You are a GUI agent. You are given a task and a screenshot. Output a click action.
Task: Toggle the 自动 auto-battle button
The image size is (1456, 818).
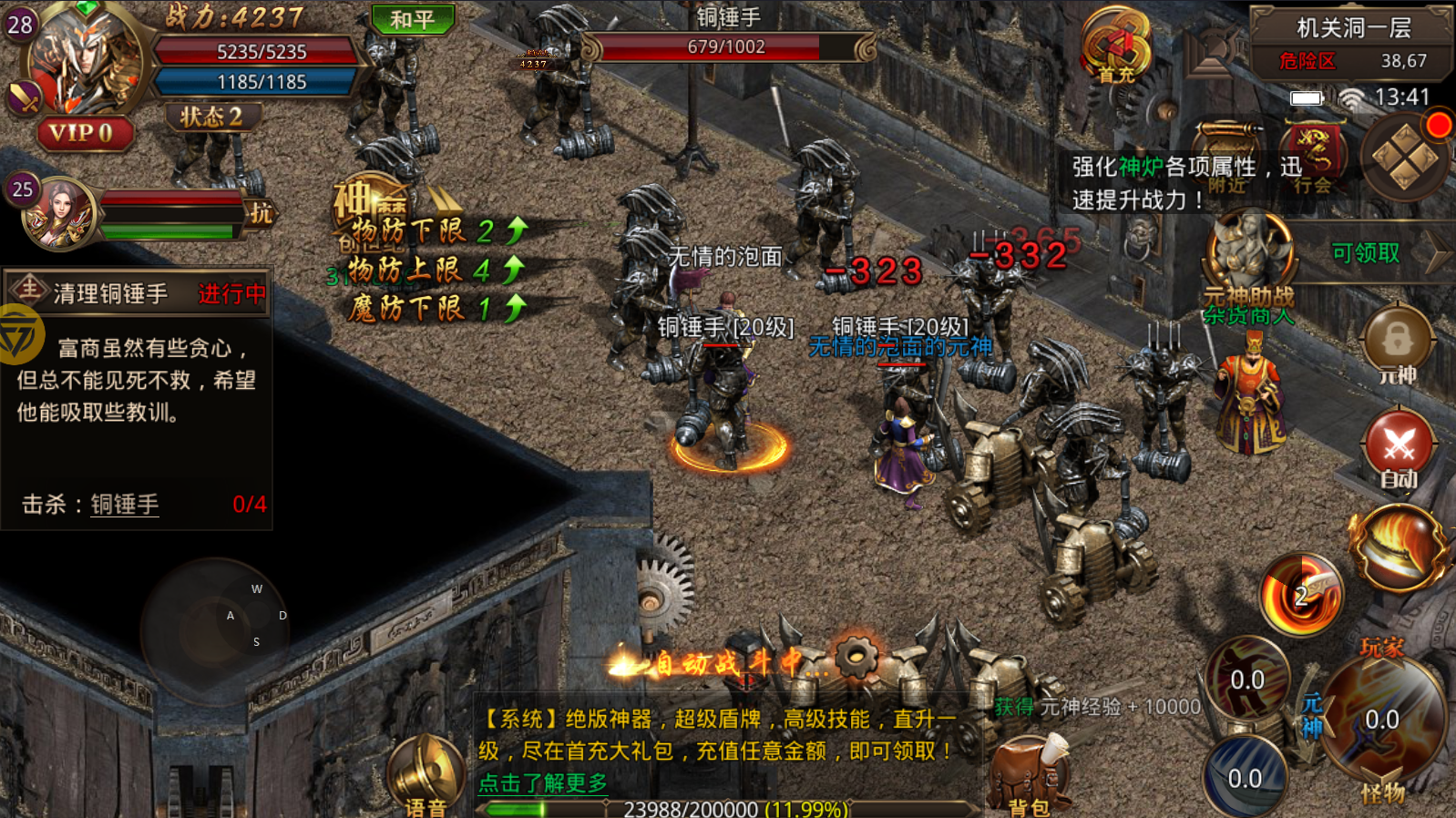tap(1399, 450)
